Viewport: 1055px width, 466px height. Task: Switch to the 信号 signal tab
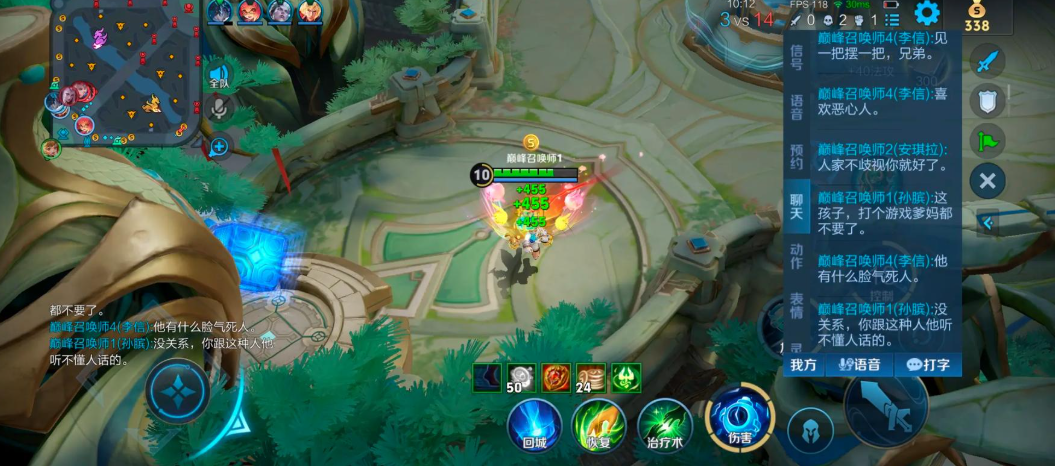click(x=796, y=57)
